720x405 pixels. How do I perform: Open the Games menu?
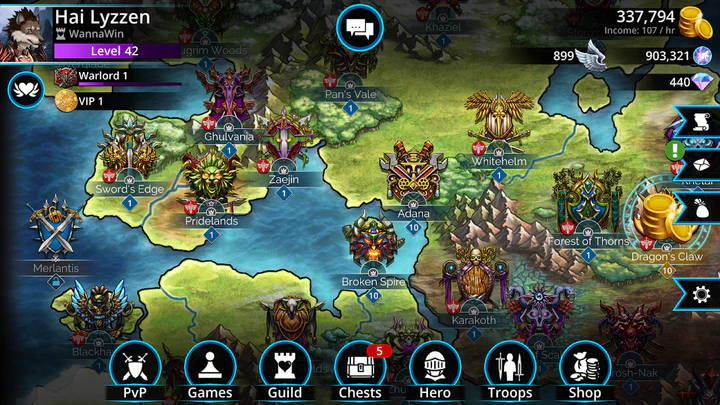coord(210,368)
